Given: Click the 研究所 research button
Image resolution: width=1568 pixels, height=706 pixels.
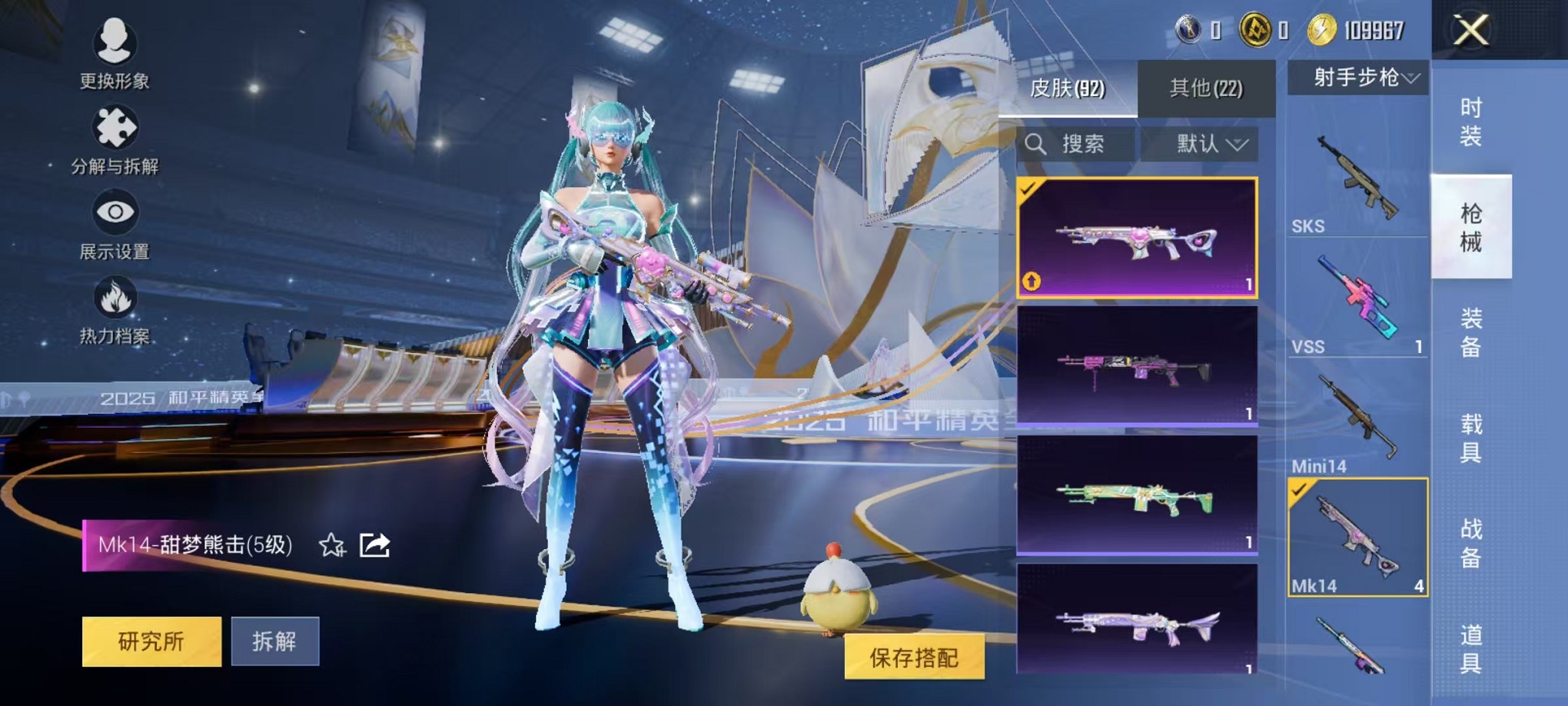Looking at the screenshot, I should point(151,641).
